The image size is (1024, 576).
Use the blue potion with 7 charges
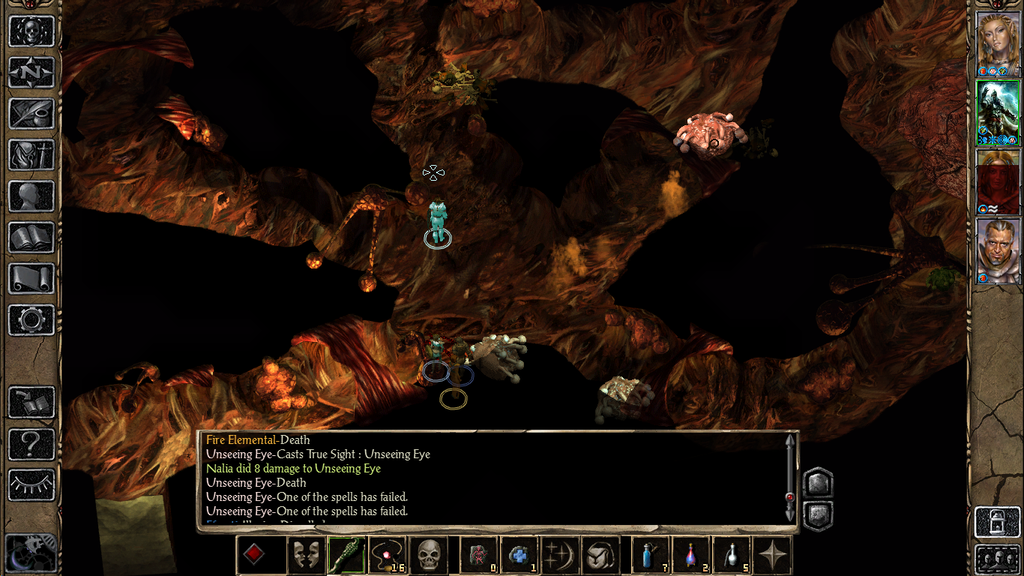650,555
